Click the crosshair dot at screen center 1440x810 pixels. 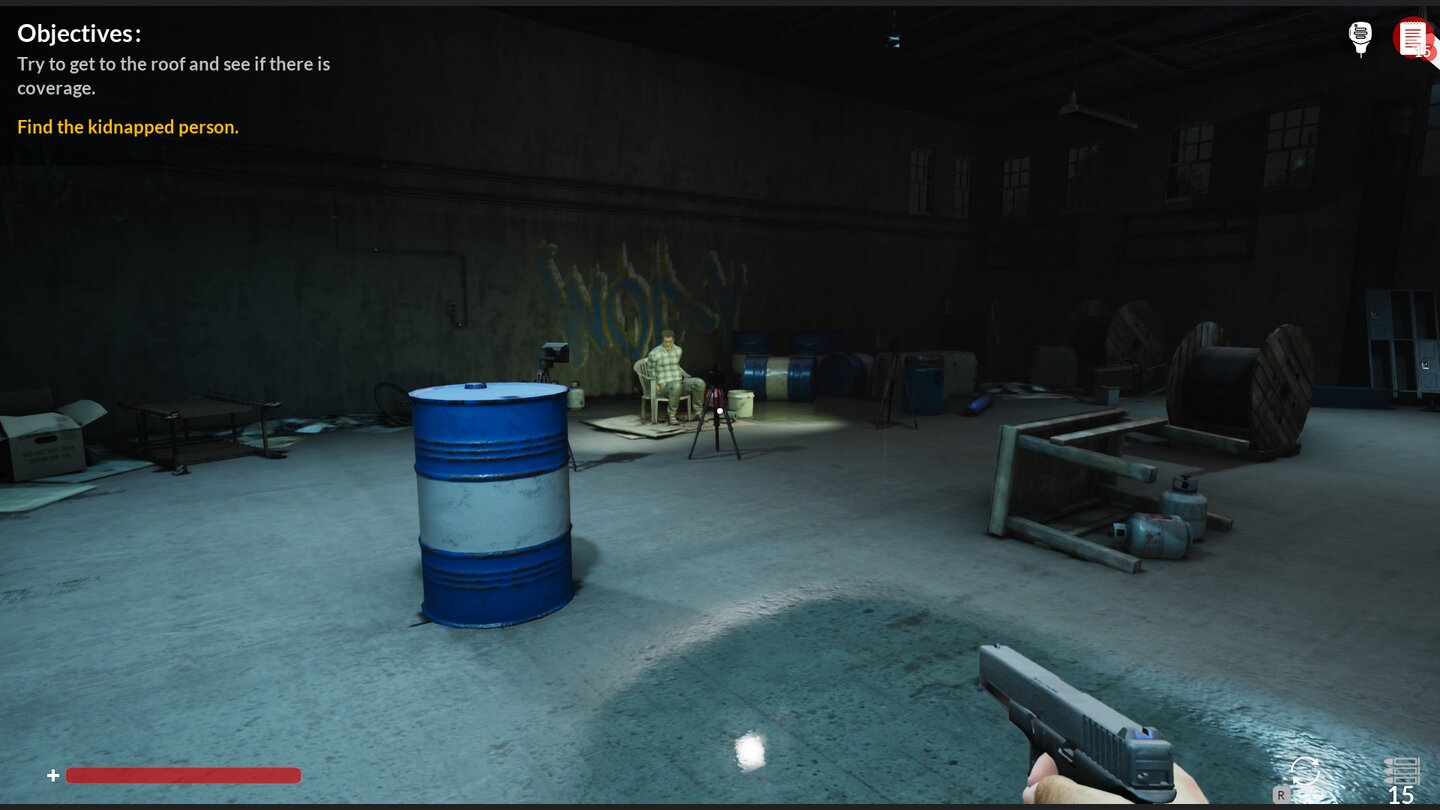pos(720,410)
